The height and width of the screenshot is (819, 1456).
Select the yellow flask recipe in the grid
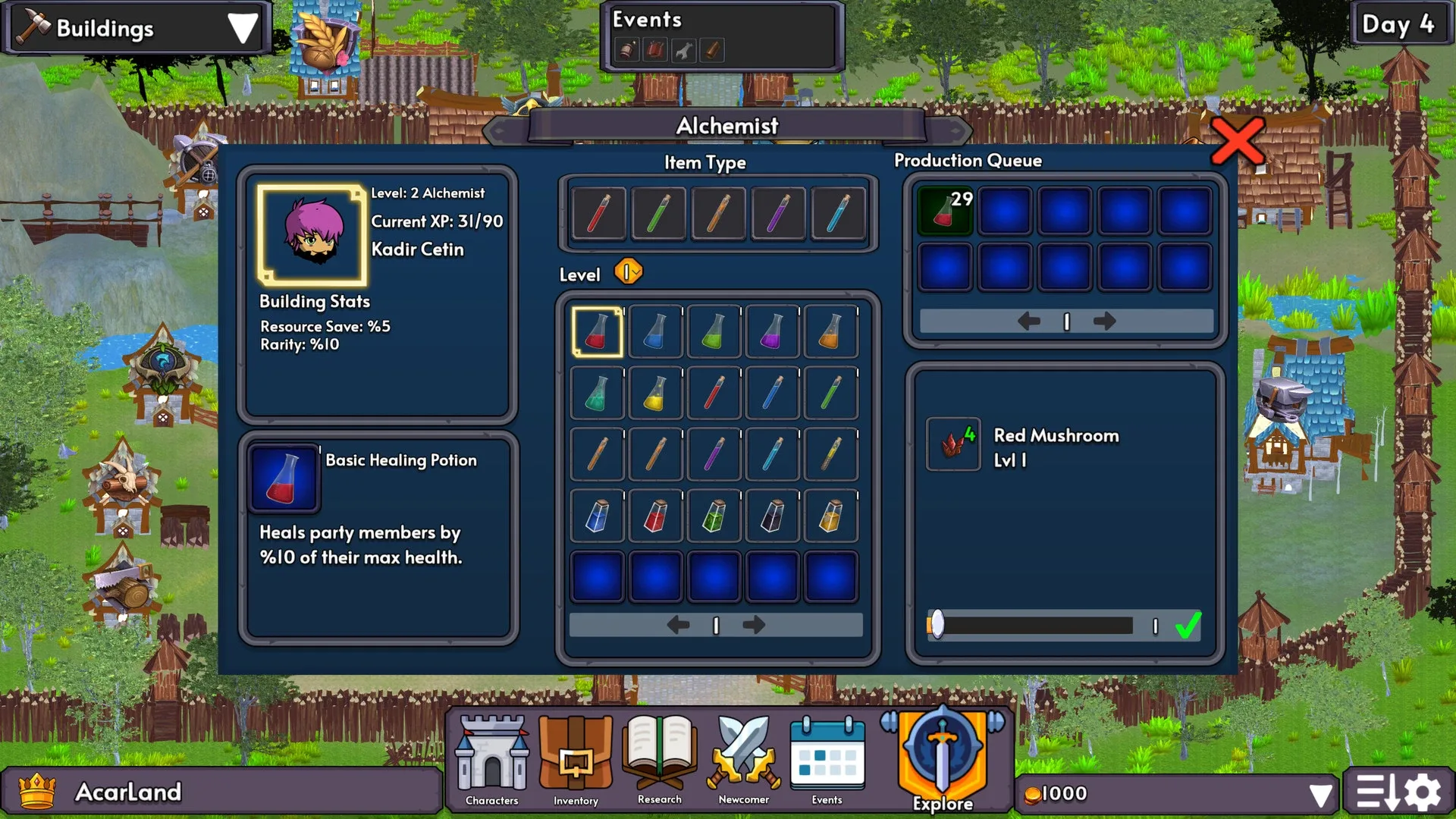coord(655,392)
